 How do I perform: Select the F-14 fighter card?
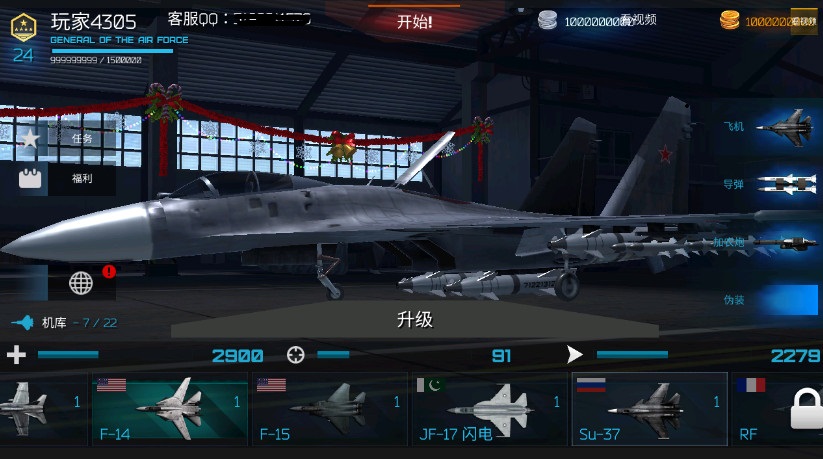pyautogui.click(x=169, y=409)
